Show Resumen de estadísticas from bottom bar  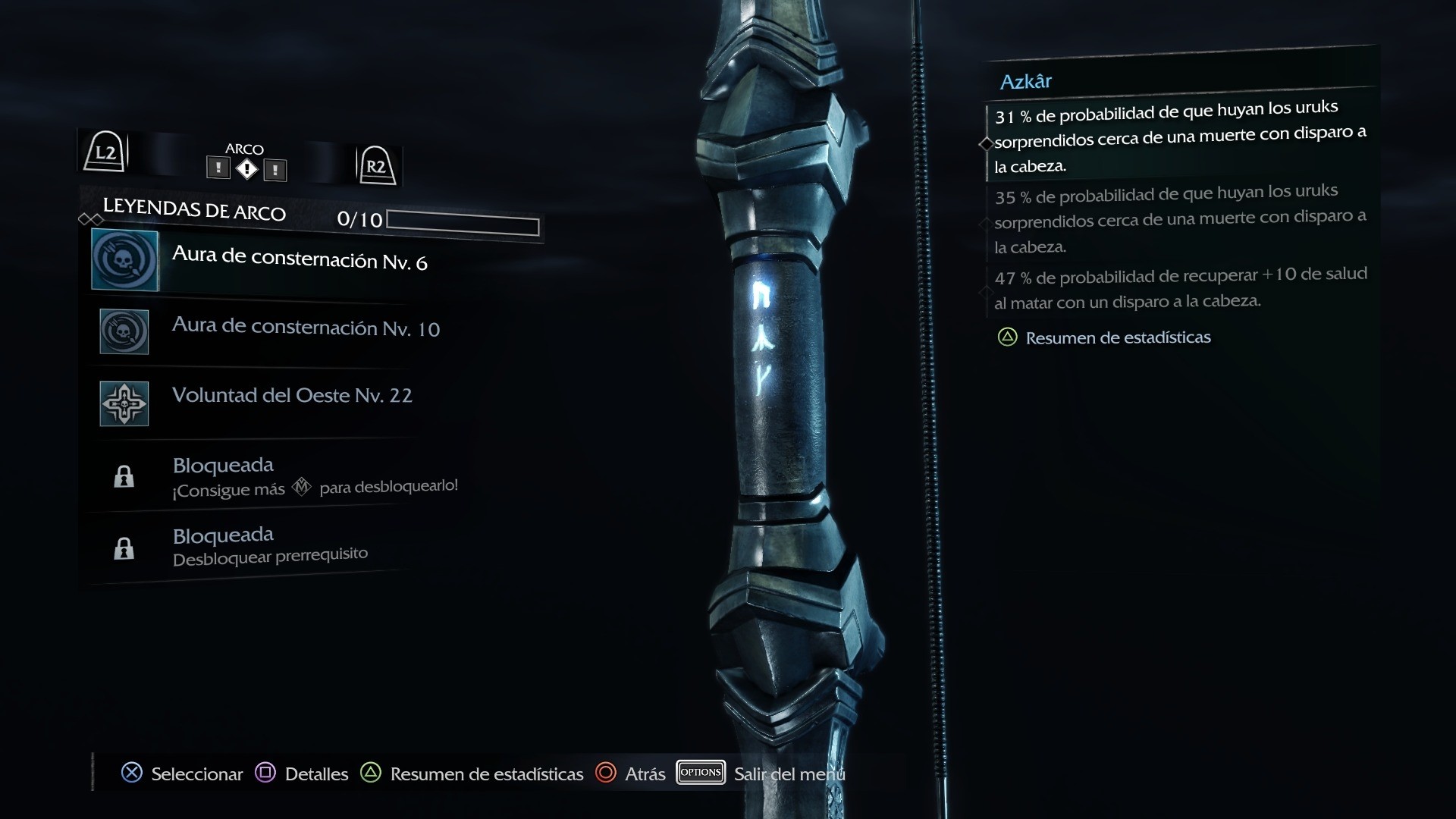tap(472, 773)
